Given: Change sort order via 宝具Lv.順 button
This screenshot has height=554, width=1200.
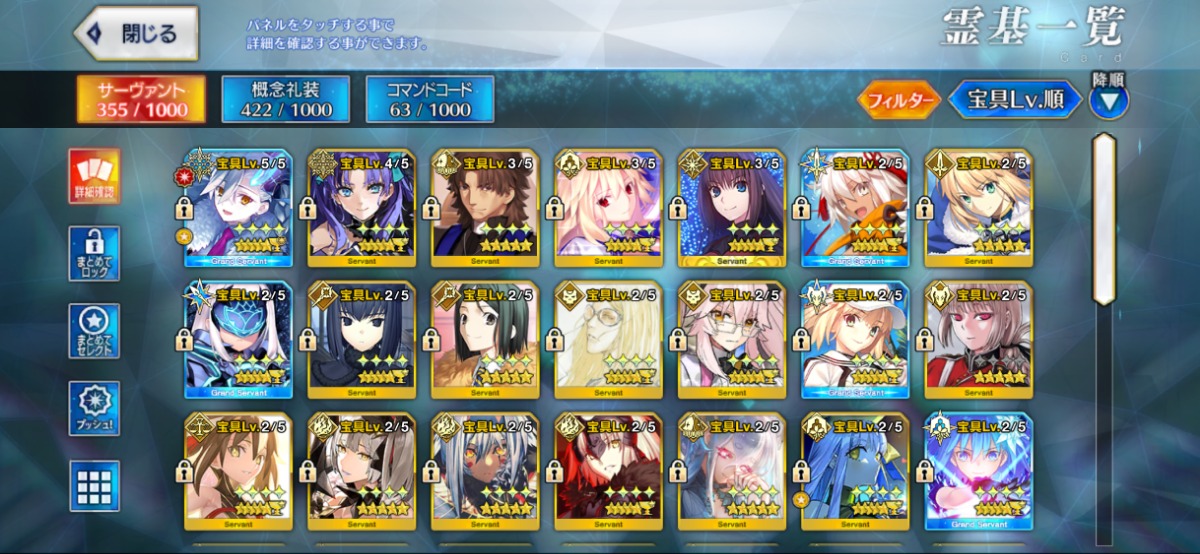Looking at the screenshot, I should pos(1015,100).
